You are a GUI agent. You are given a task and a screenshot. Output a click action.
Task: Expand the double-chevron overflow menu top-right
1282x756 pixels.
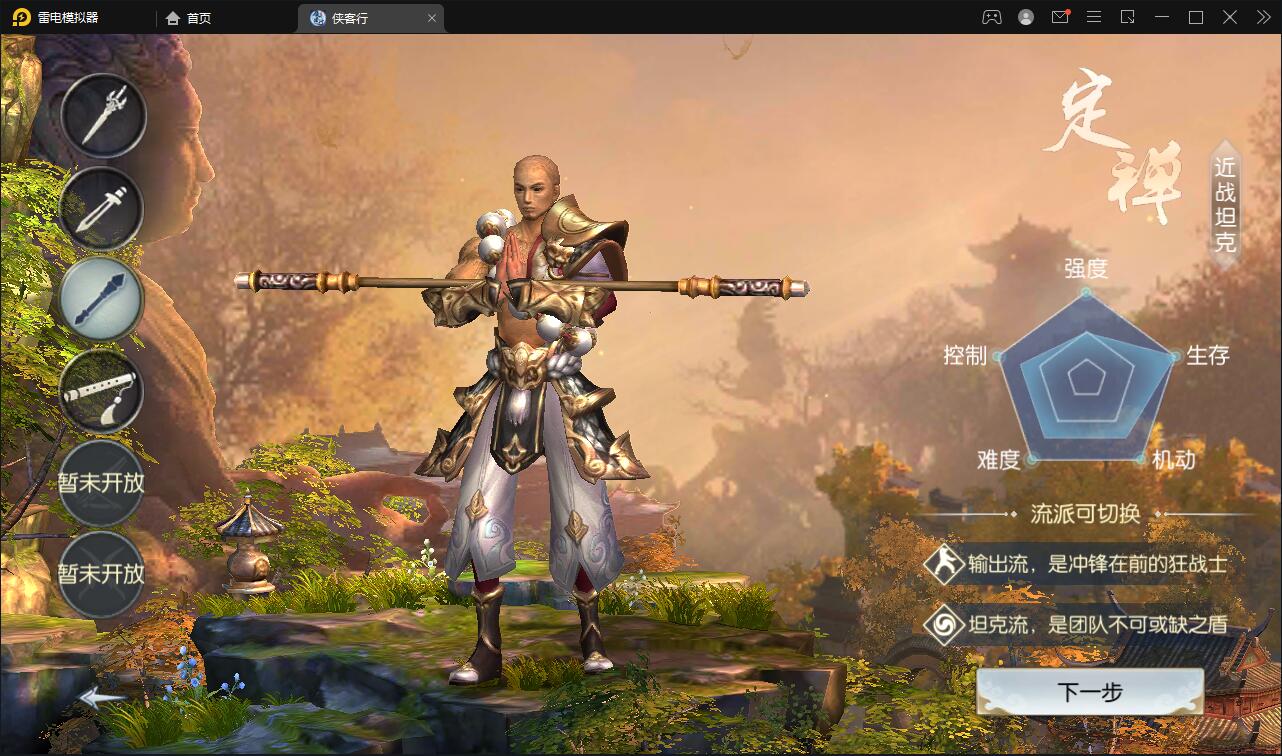(x=1262, y=17)
